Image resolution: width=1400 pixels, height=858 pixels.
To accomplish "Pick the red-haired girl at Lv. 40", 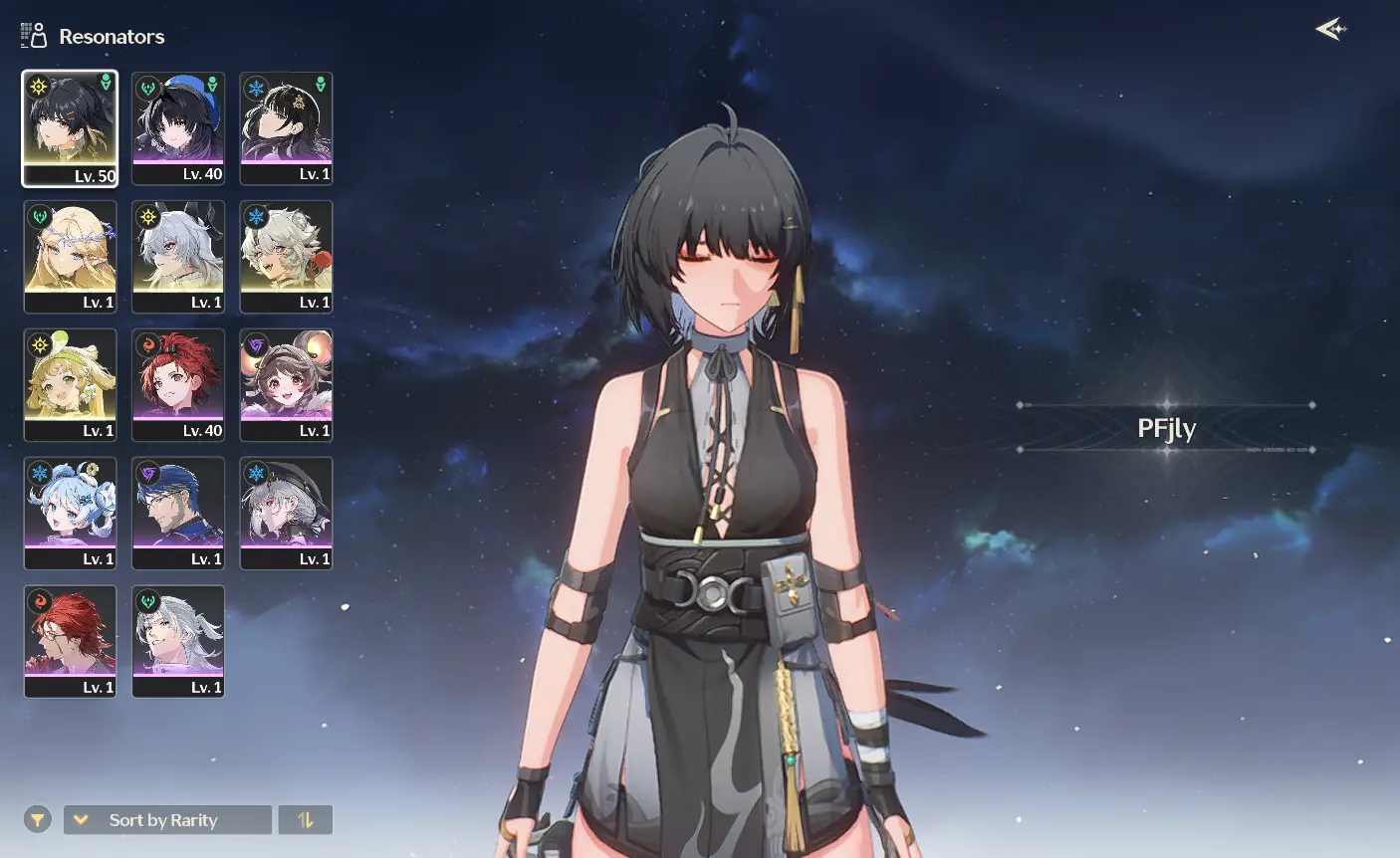I will tap(178, 385).
